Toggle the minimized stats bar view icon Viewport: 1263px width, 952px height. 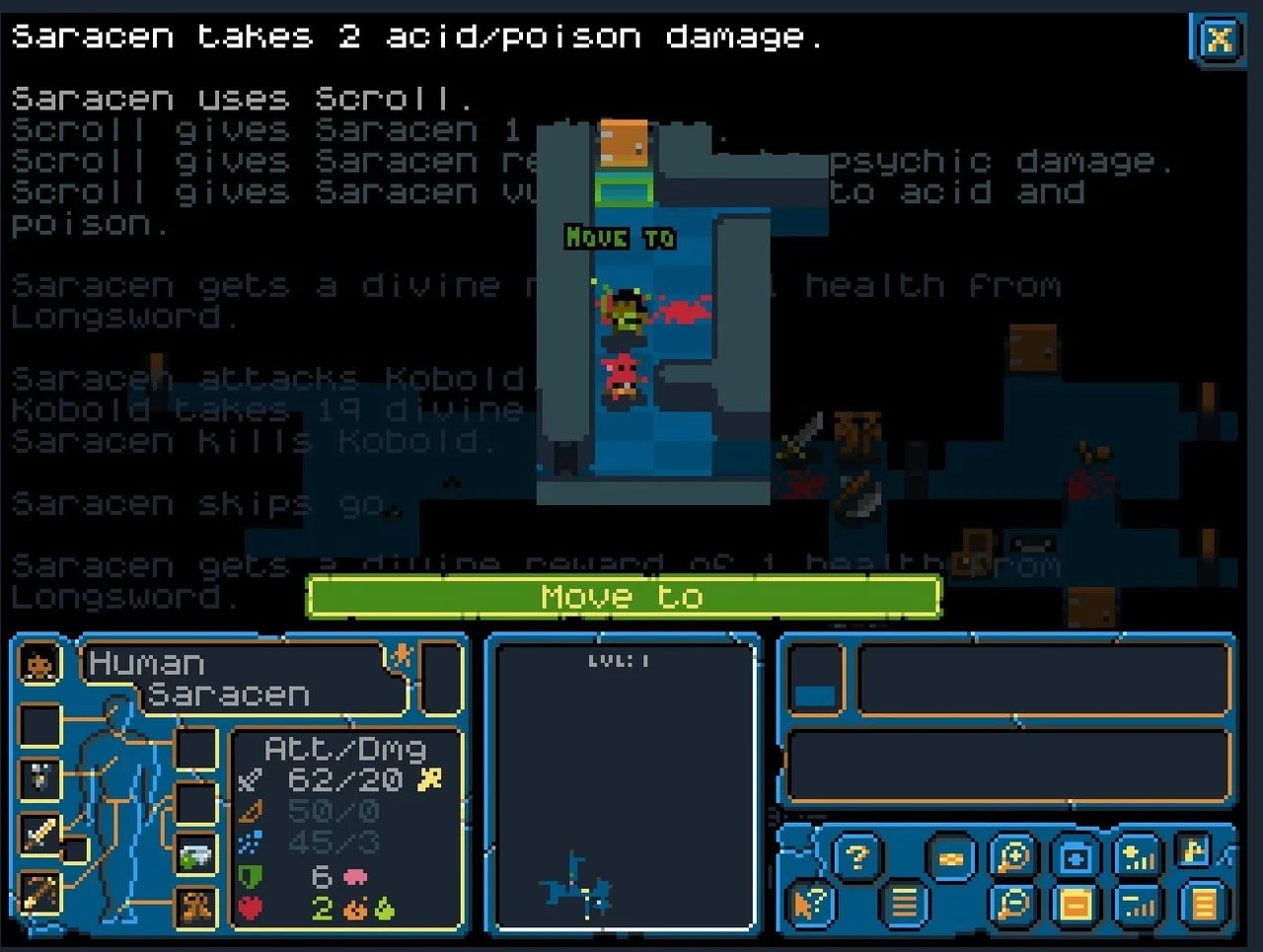pos(1138,905)
